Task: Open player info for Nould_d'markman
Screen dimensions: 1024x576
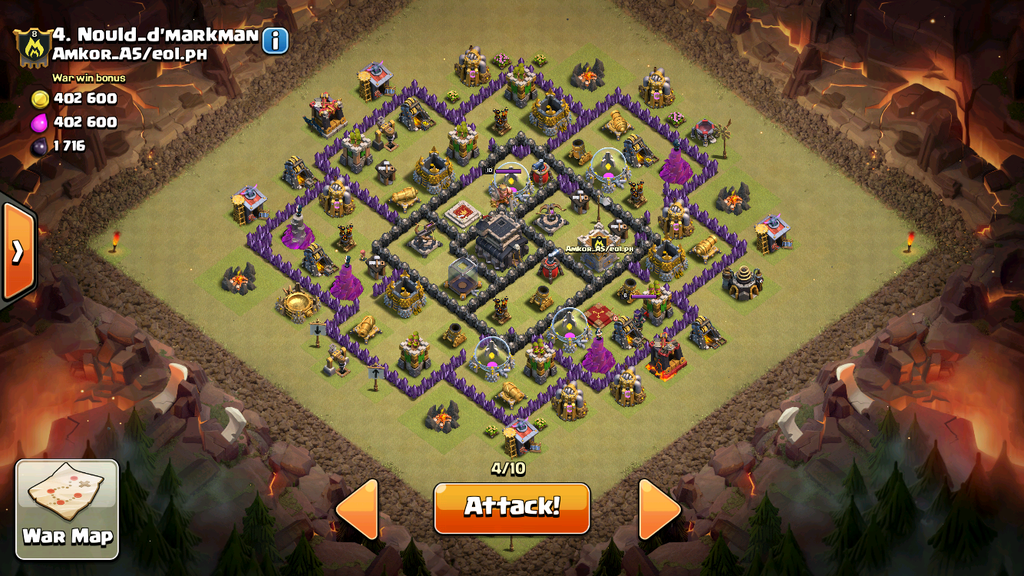Action: [275, 40]
